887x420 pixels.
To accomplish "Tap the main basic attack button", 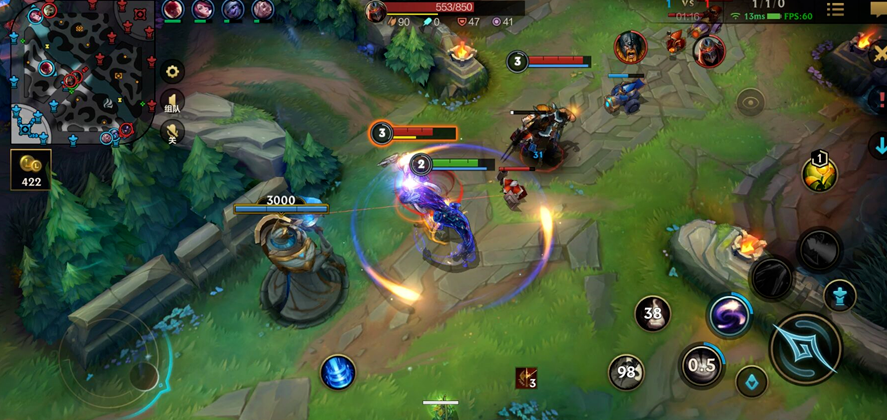I will pos(805,348).
